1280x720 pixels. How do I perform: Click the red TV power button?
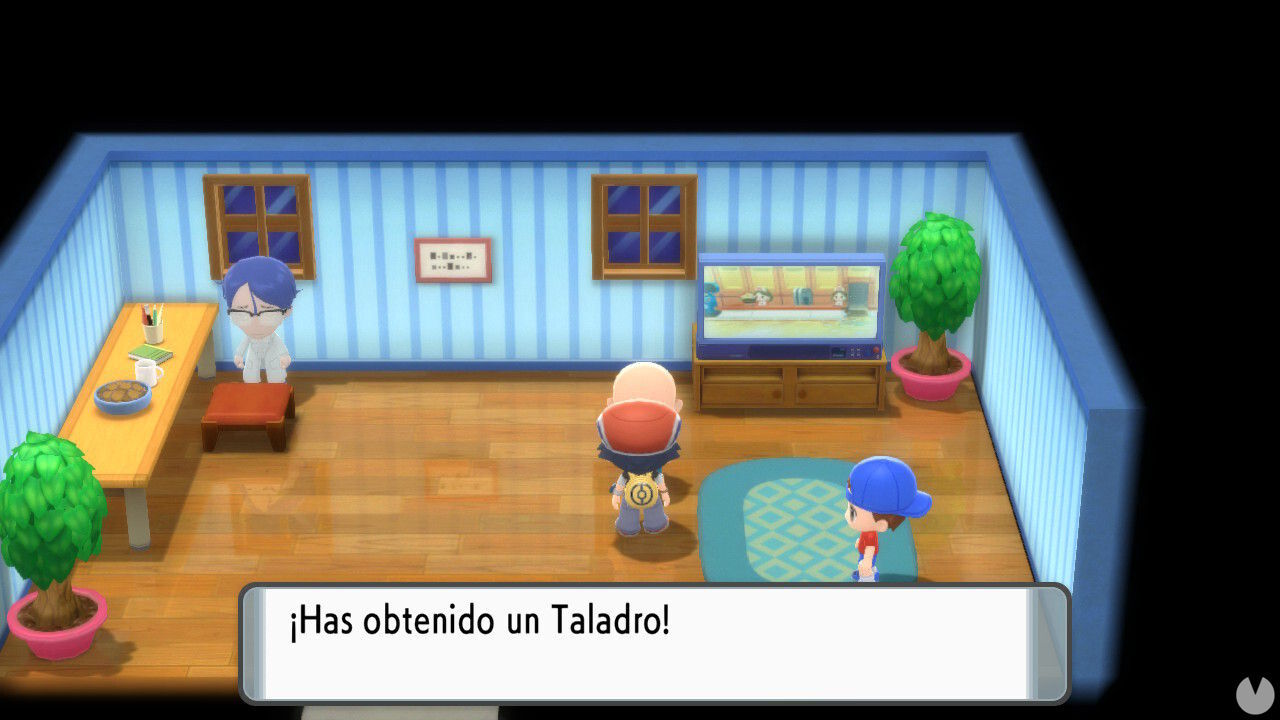pos(876,350)
